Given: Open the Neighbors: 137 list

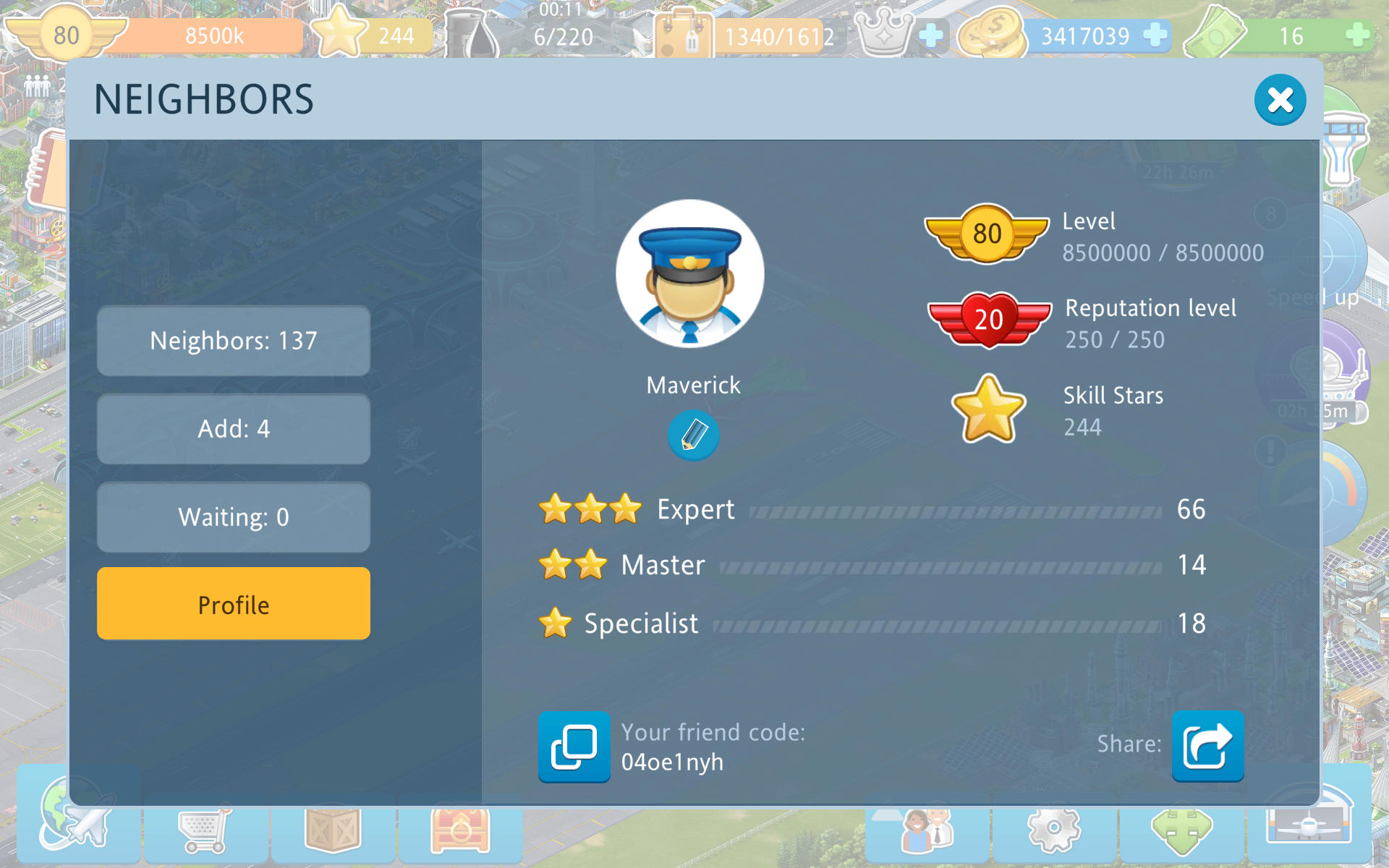Looking at the screenshot, I should coord(234,341).
